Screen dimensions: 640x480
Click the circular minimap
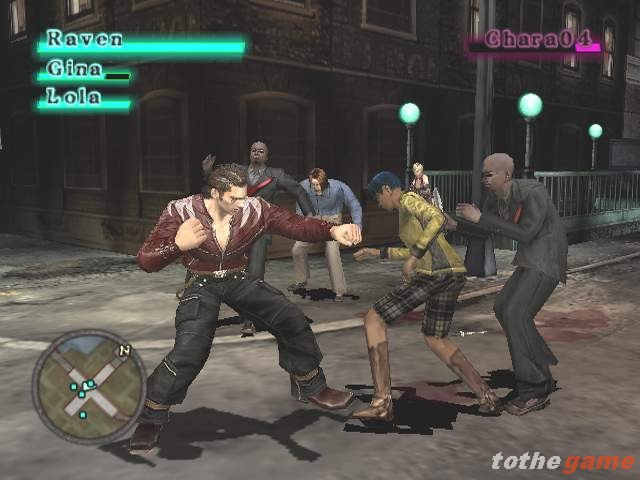(88, 387)
